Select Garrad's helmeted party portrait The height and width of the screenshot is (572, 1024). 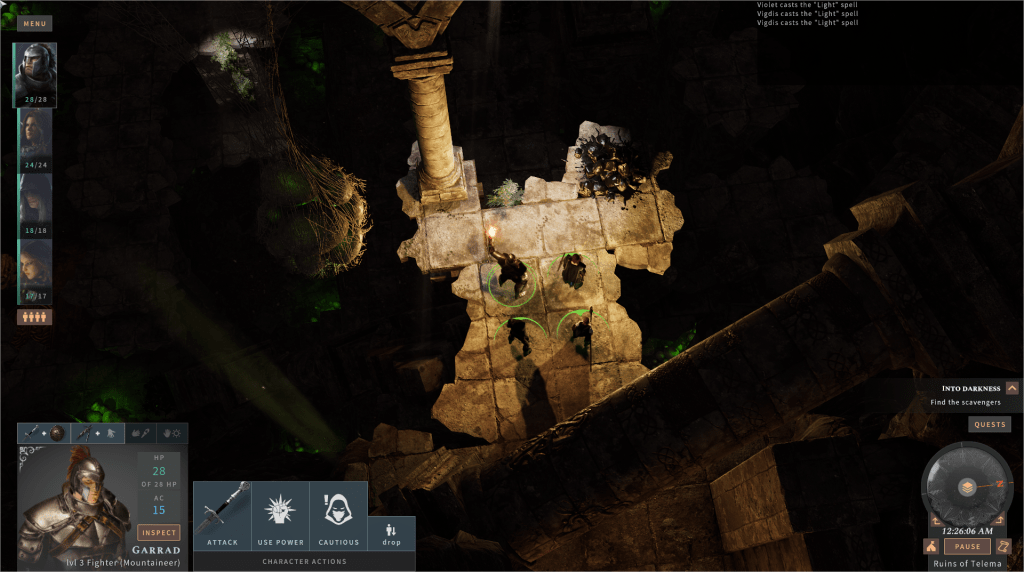[x=35, y=72]
